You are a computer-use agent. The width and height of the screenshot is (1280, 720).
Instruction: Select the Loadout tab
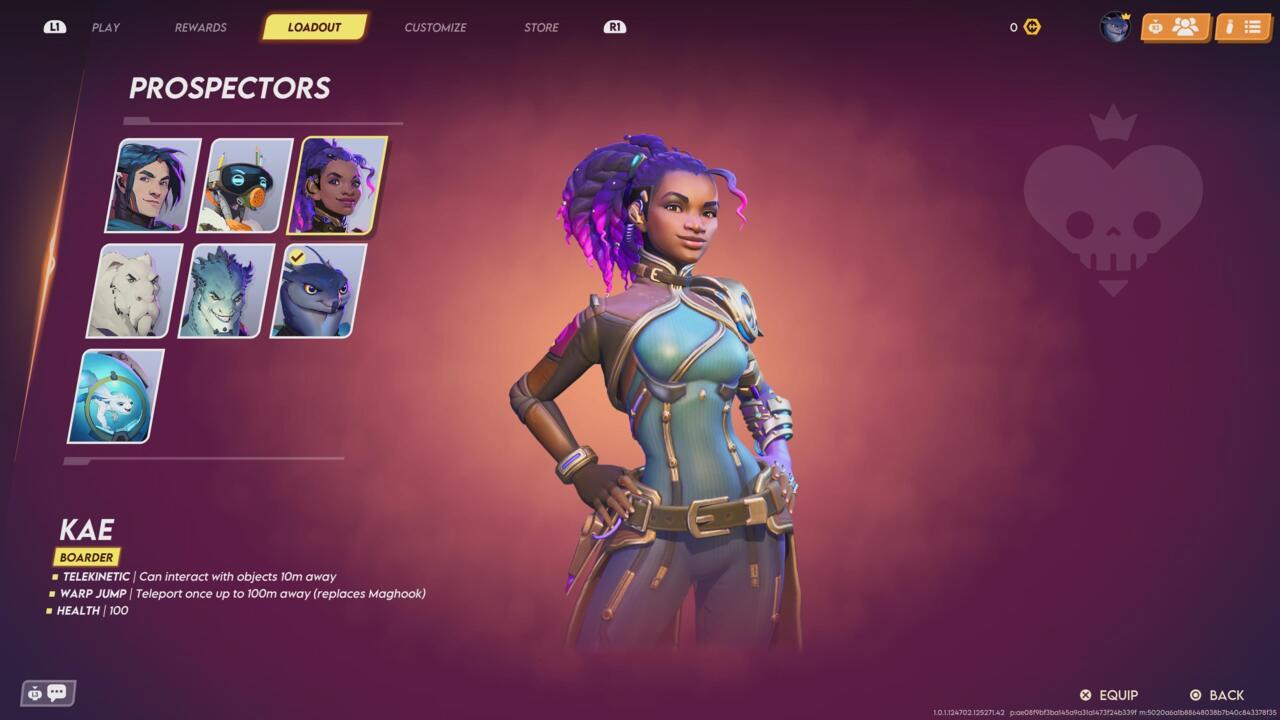coord(314,27)
